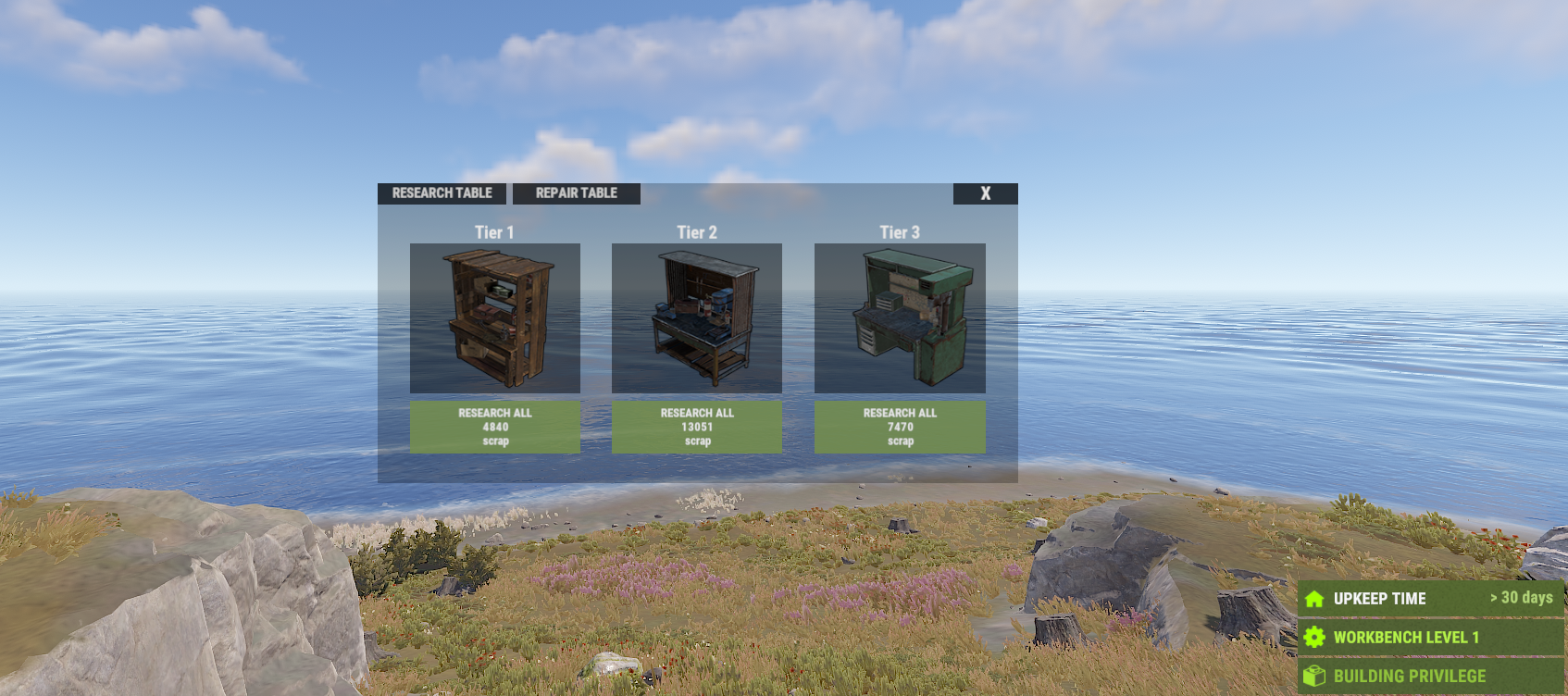
Task: Research all Tier 1 for 4840 scrap
Action: tap(495, 427)
